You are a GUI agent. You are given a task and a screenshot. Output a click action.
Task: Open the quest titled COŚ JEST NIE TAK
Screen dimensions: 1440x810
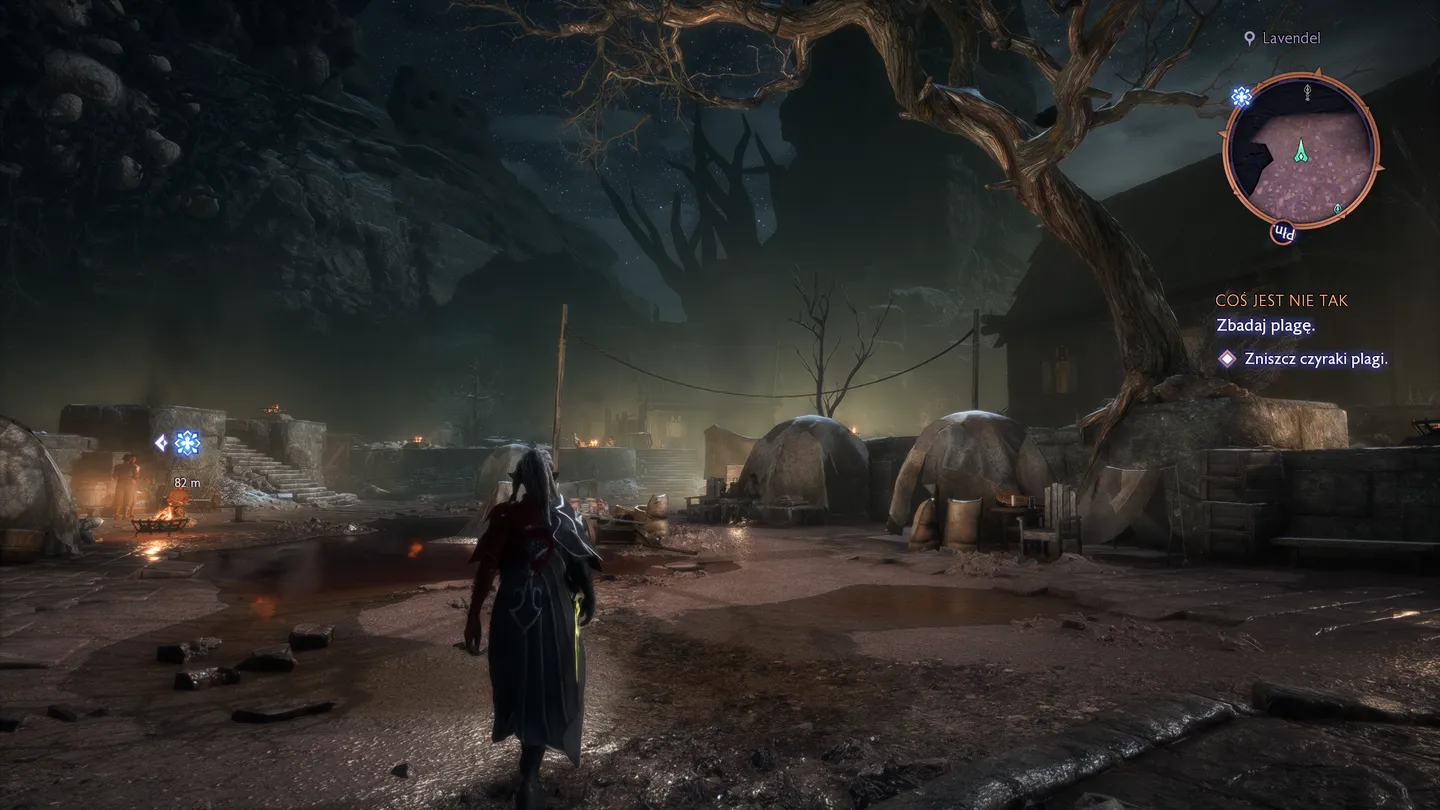click(x=1283, y=300)
